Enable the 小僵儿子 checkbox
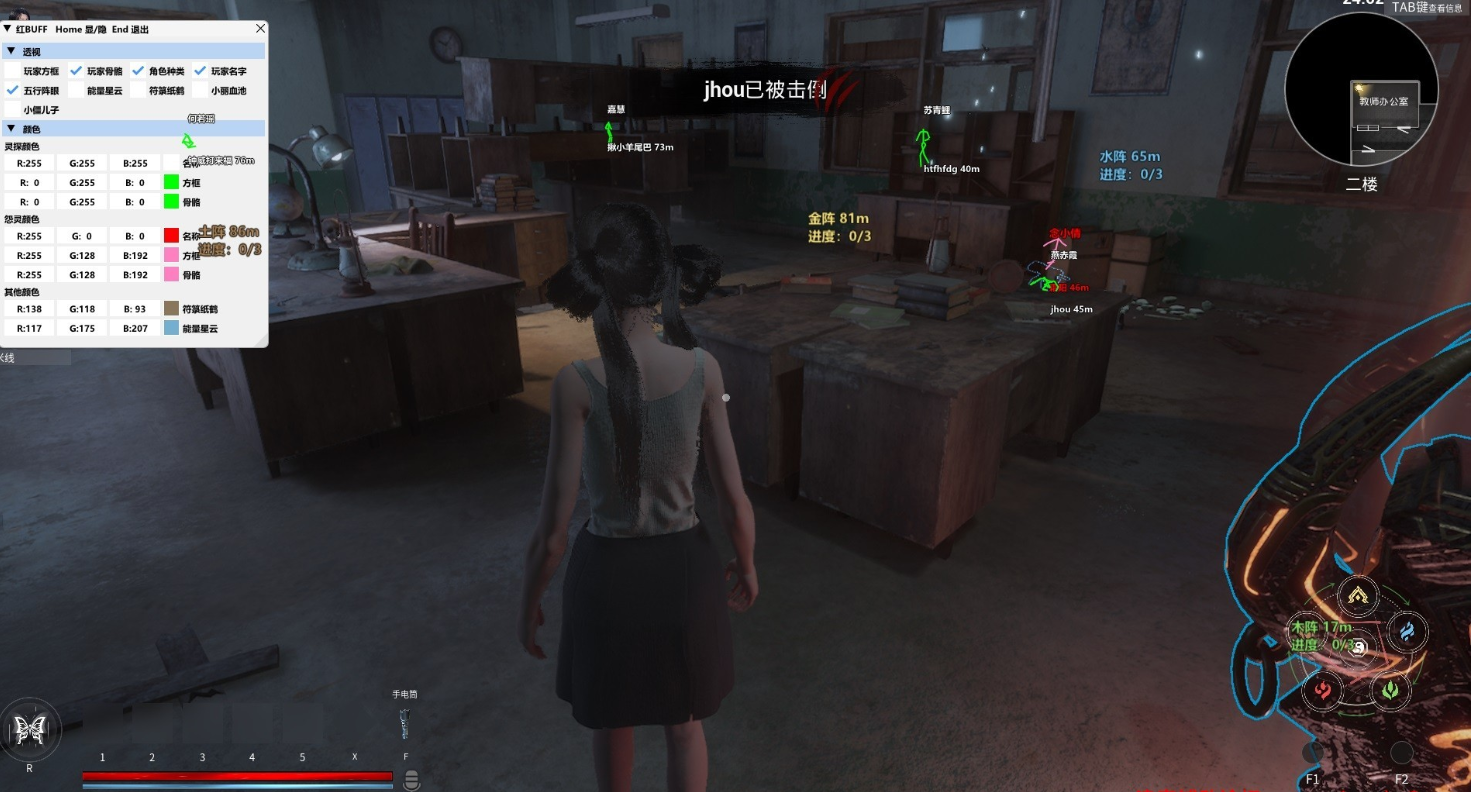 12,109
